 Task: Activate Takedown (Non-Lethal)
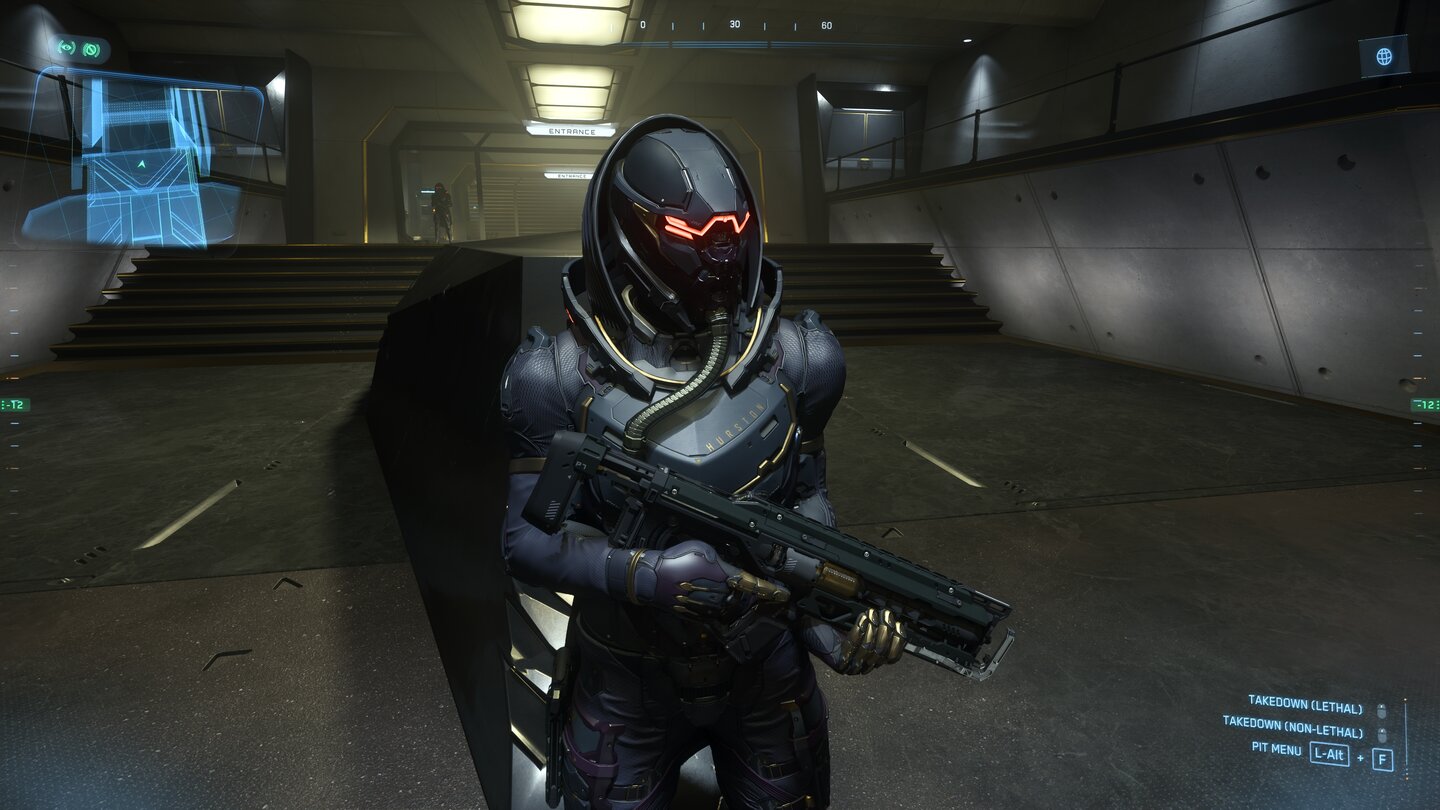(1293, 728)
